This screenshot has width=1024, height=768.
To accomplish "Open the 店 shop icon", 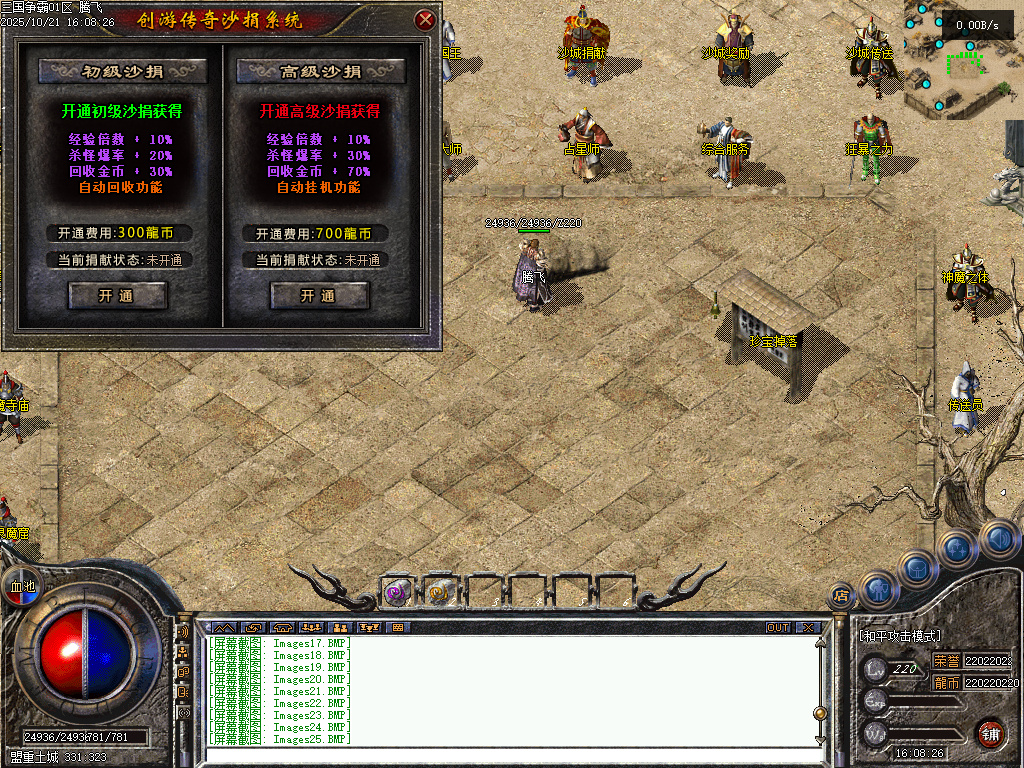I will (841, 597).
